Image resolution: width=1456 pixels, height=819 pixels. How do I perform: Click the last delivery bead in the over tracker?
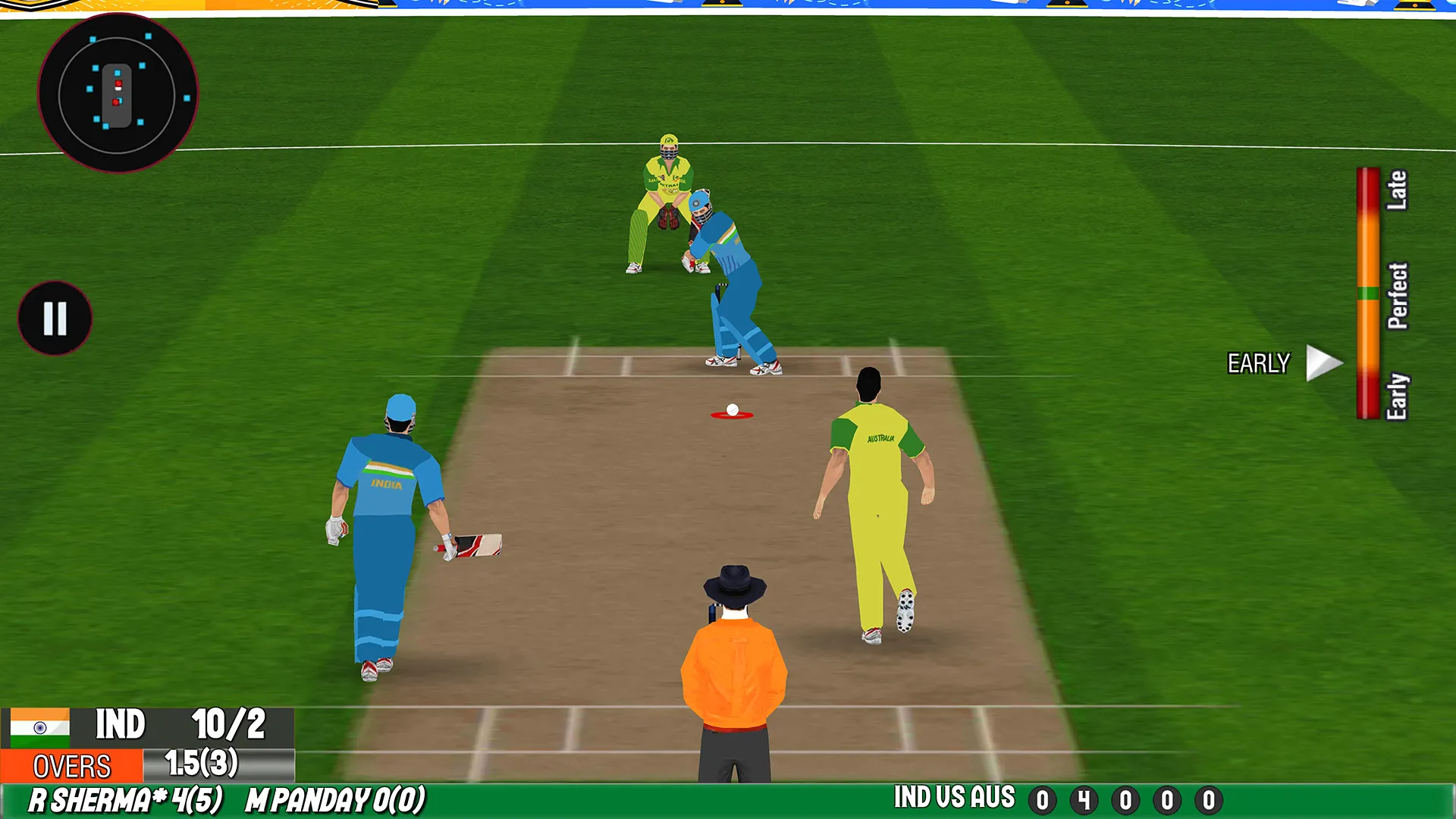tap(1209, 800)
